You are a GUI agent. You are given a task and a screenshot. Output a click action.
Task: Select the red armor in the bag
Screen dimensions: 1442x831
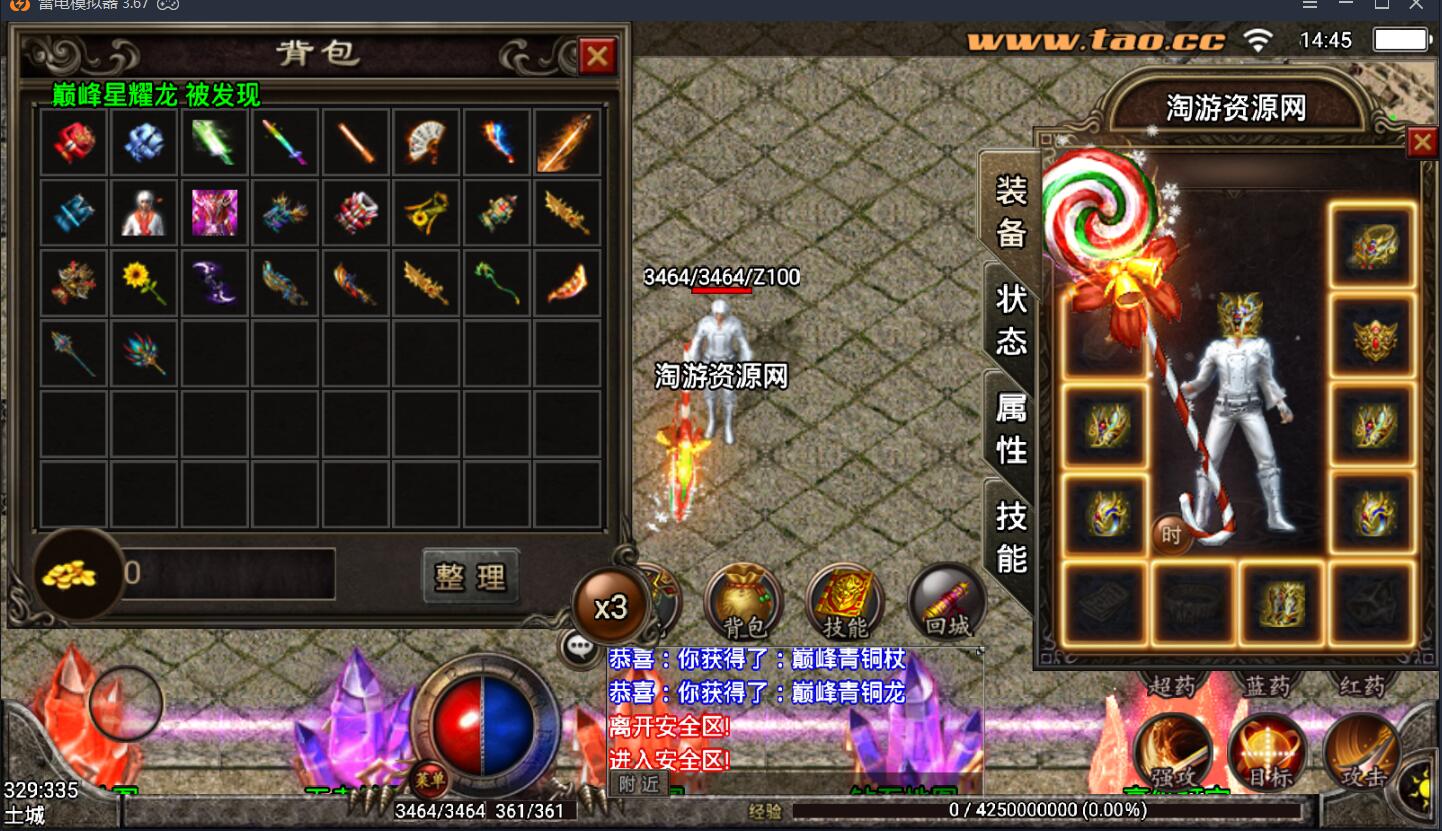tap(74, 142)
